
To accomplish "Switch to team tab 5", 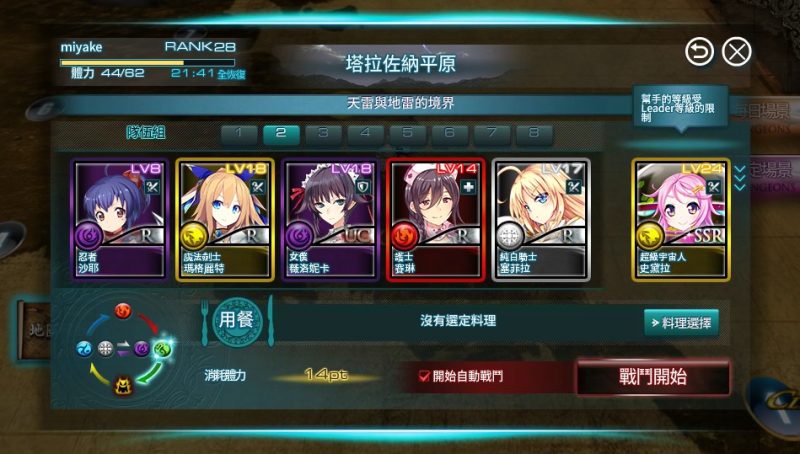I will tap(407, 133).
